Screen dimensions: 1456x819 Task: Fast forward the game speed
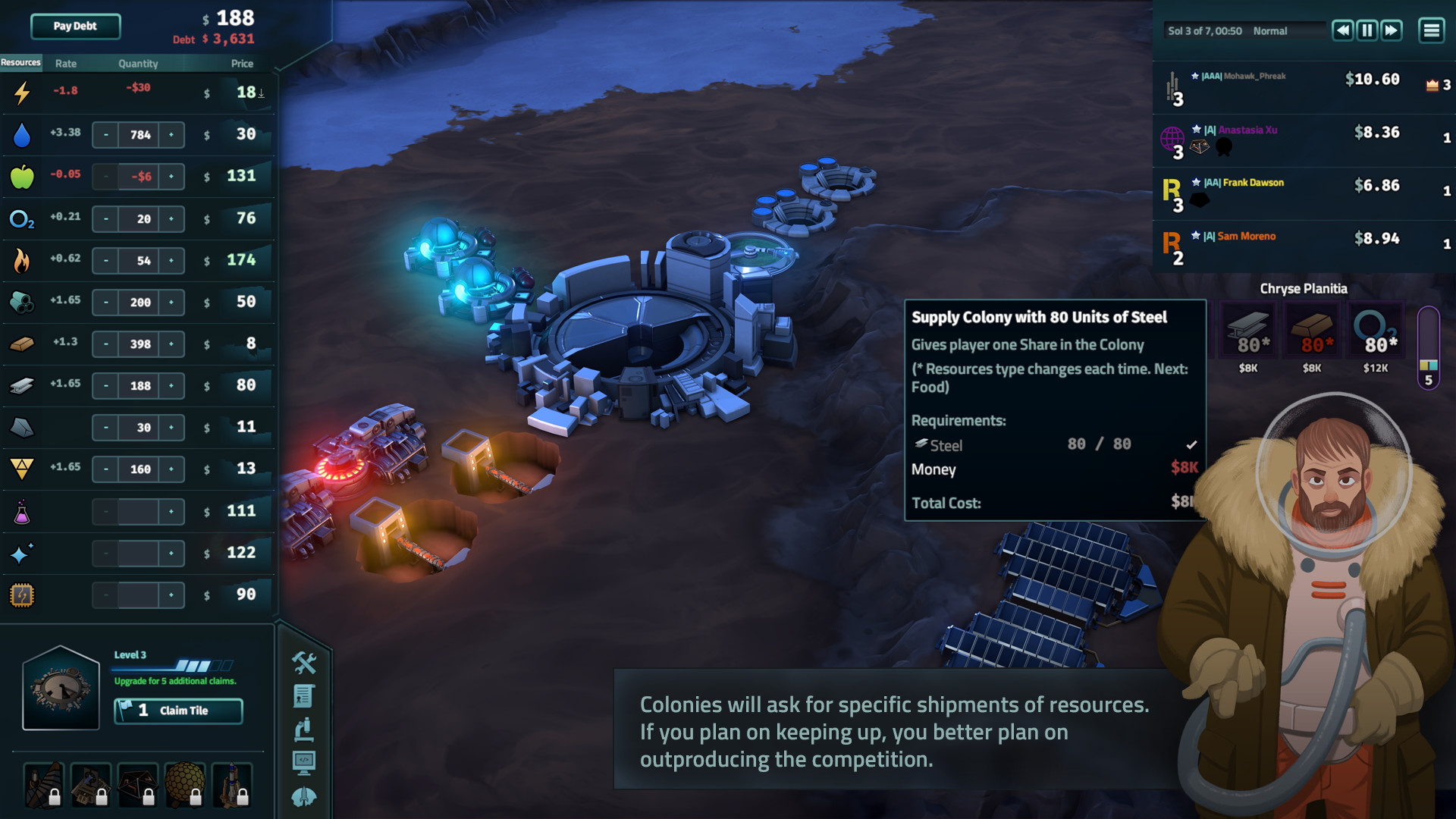tap(1392, 30)
